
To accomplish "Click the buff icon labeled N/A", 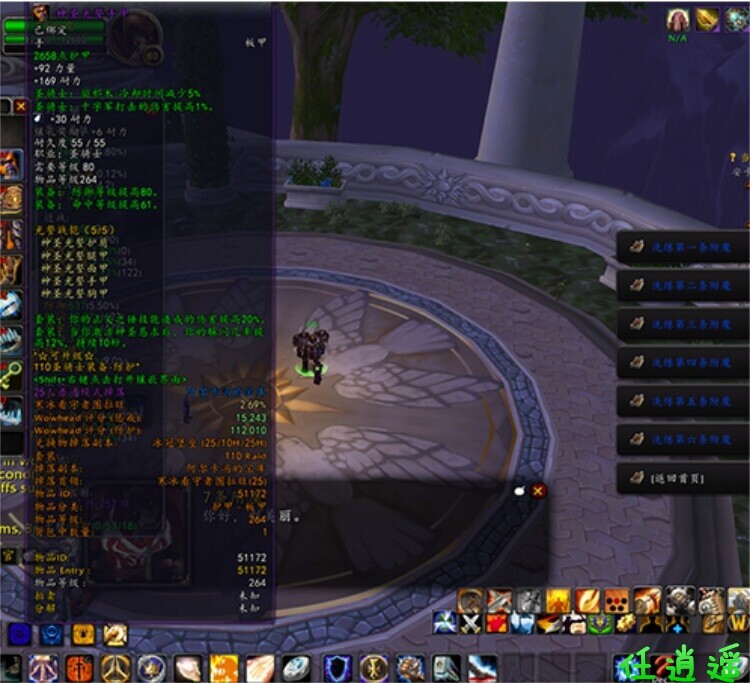I will click(x=681, y=20).
